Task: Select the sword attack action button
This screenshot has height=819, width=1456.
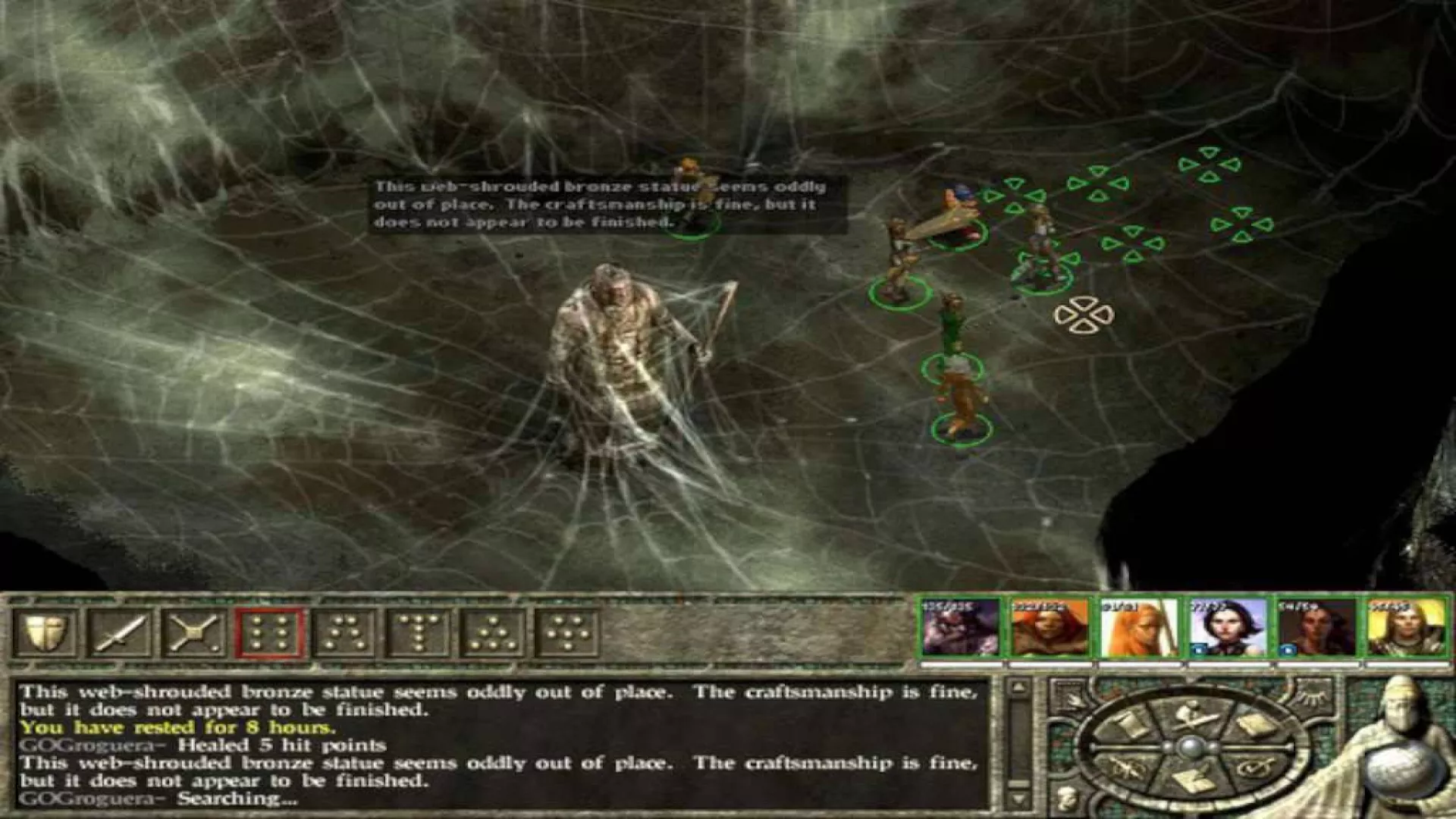Action: (x=118, y=632)
